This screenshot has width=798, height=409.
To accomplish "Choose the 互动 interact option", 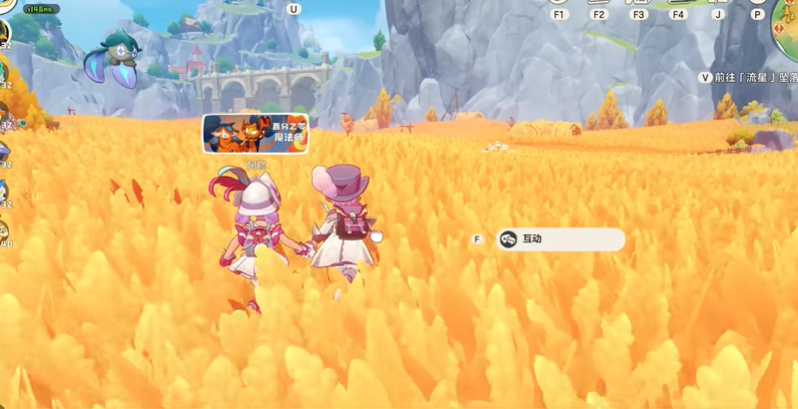I will click(559, 240).
